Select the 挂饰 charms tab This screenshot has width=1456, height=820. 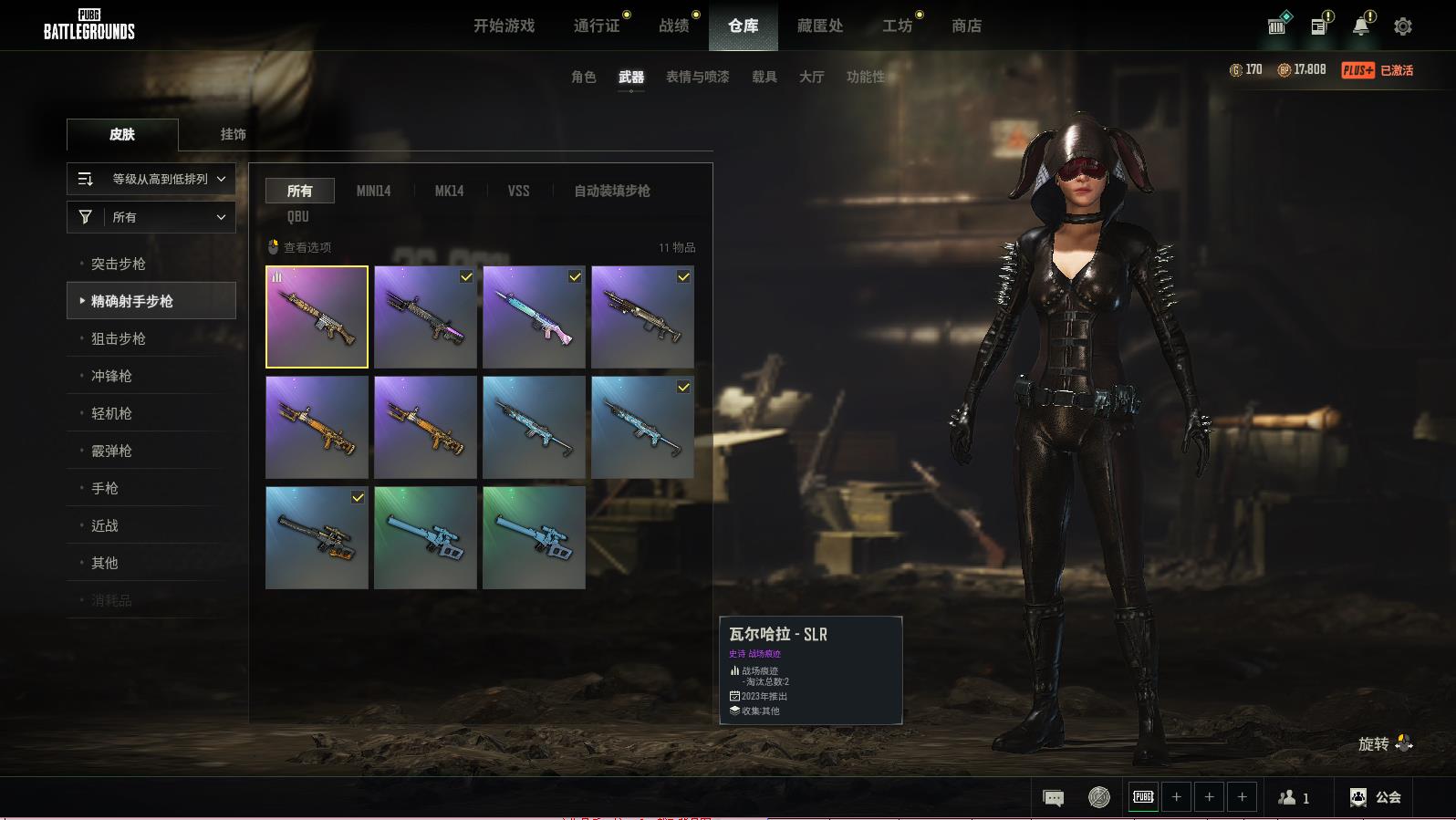[233, 134]
